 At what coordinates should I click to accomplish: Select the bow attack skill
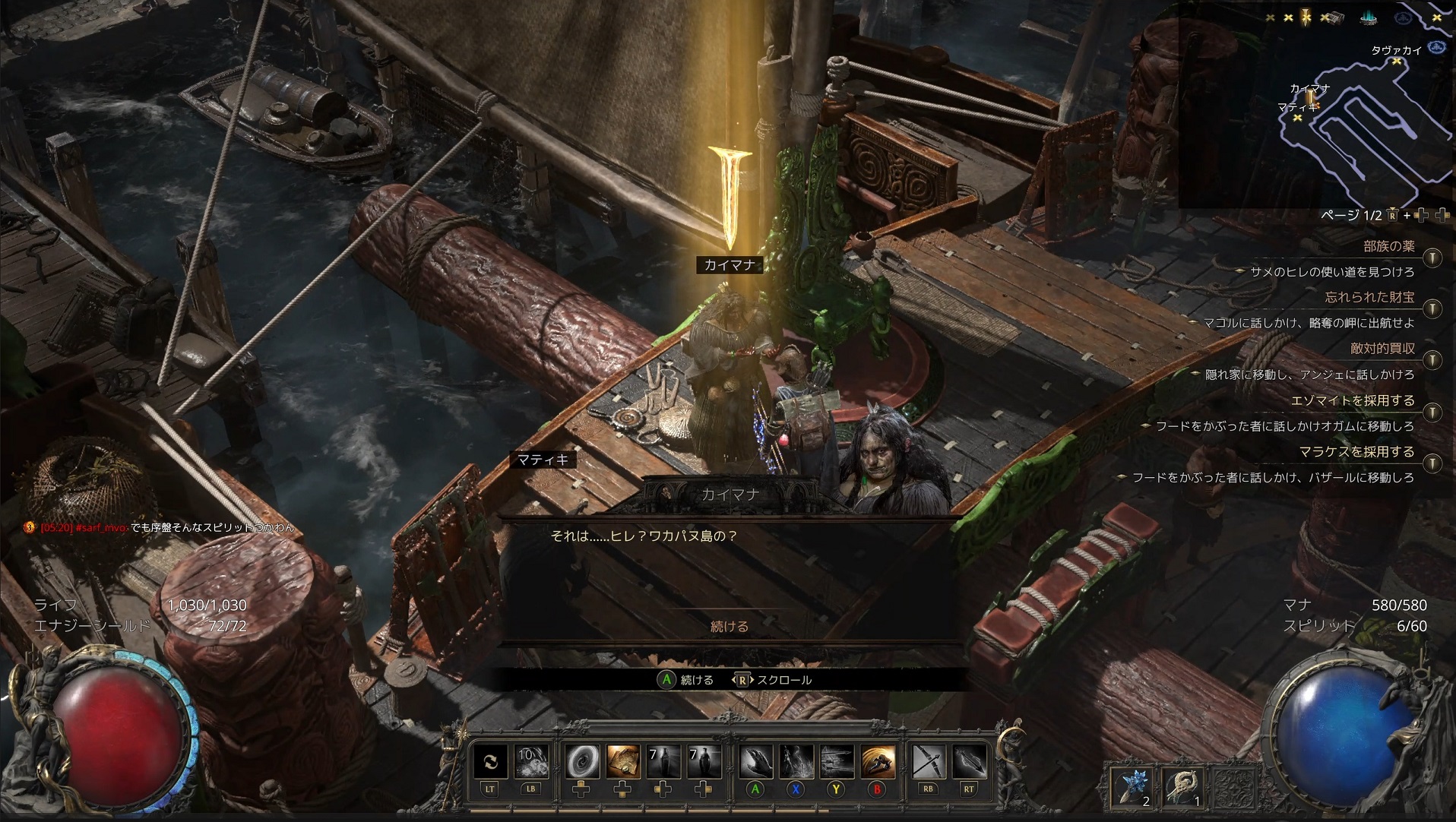928,761
